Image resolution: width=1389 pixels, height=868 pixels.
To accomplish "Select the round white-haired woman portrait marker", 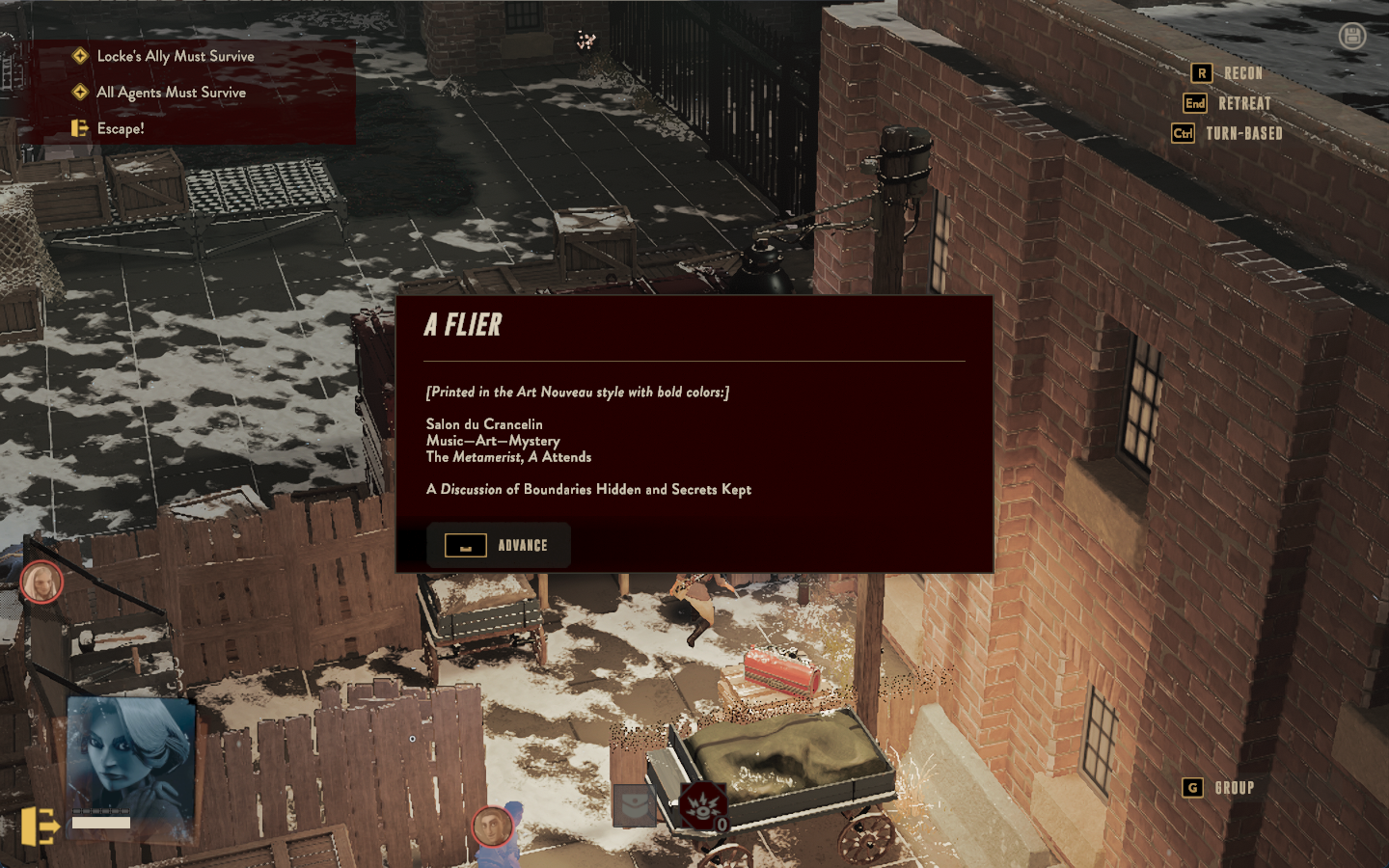I will [41, 582].
